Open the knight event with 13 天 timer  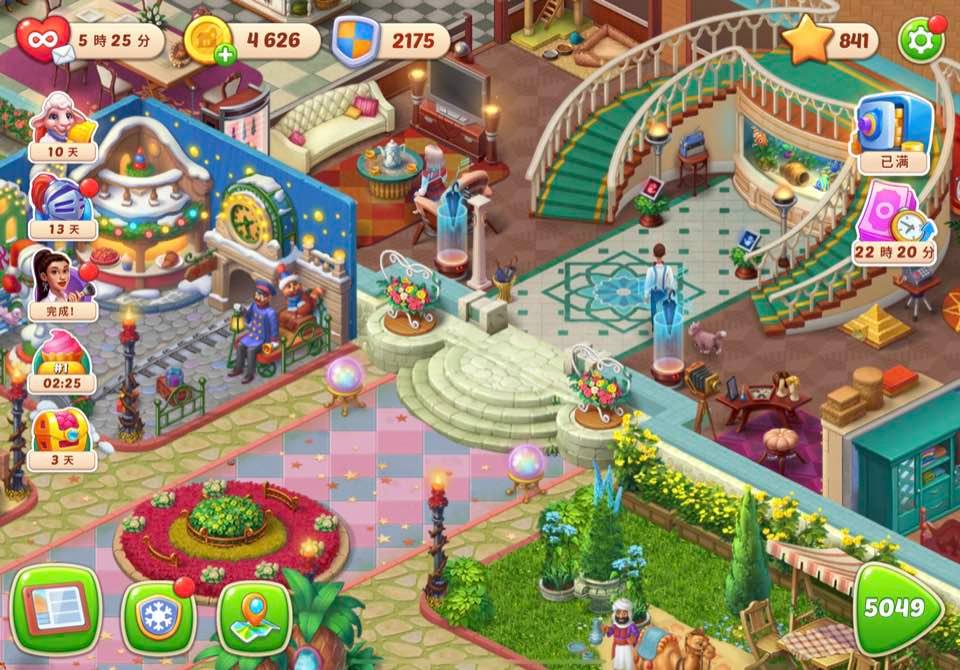[x=60, y=204]
